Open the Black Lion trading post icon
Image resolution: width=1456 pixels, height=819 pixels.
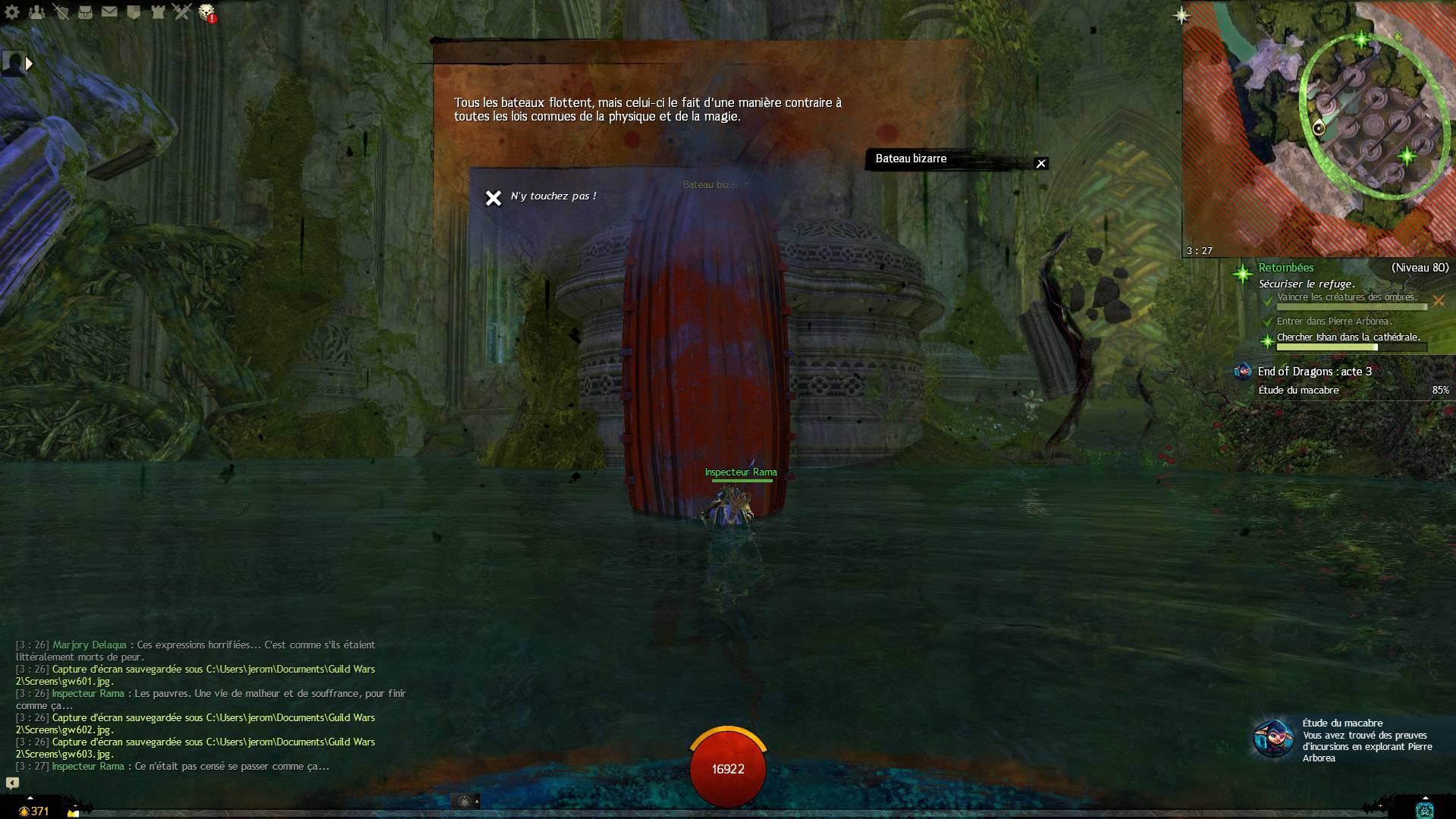click(x=206, y=12)
